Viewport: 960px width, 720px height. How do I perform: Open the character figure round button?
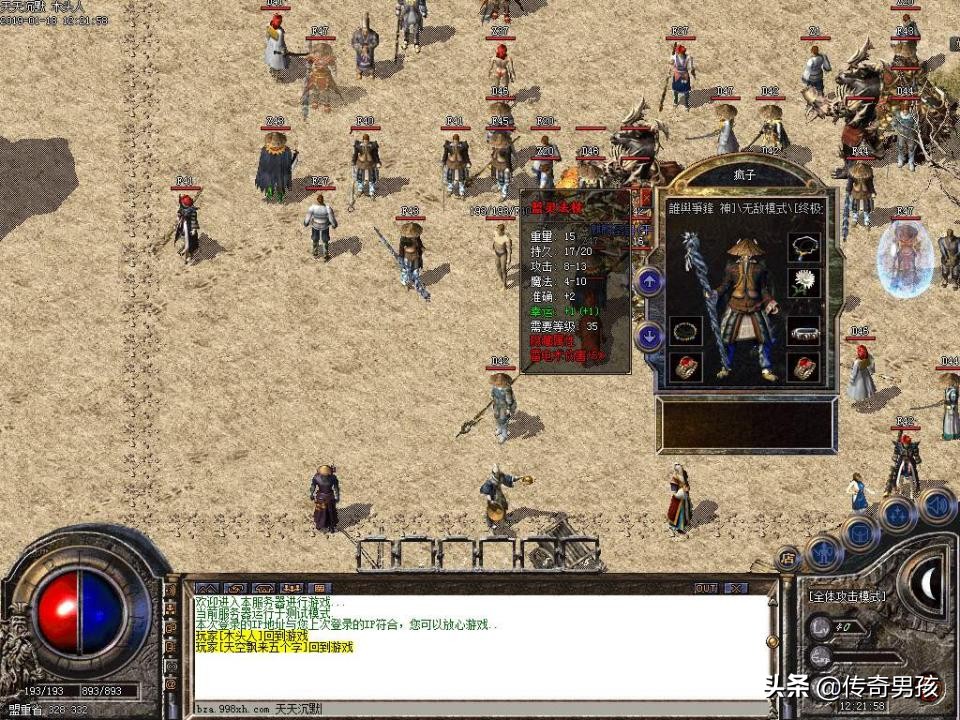(x=823, y=549)
